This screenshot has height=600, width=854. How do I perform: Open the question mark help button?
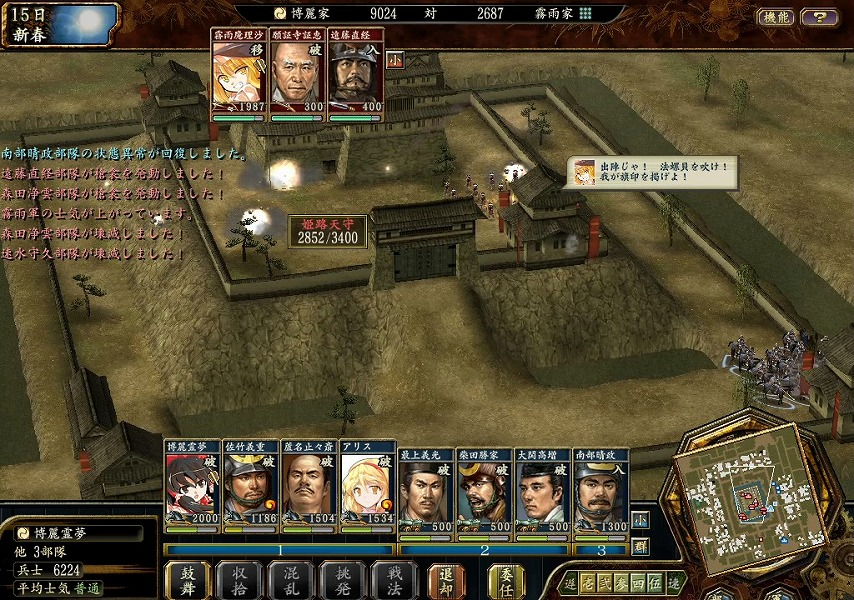[820, 17]
